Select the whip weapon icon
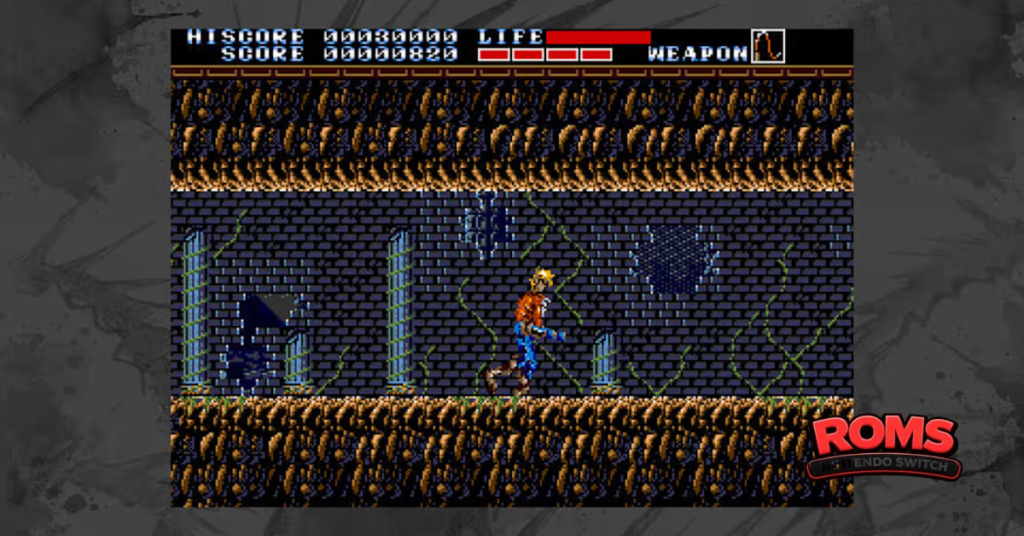Image resolution: width=1024 pixels, height=536 pixels. 767,46
